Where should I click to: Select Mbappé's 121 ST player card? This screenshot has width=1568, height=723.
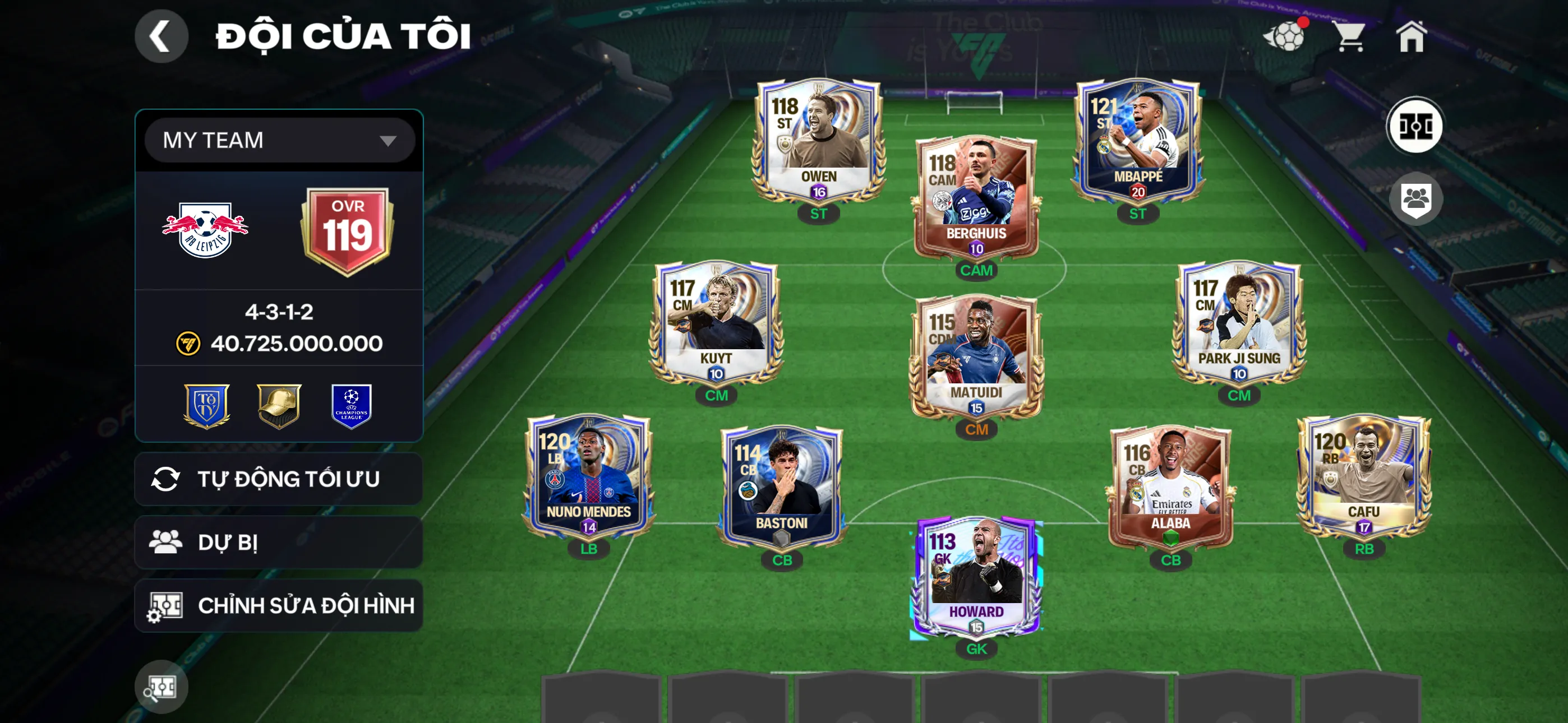pyautogui.click(x=1137, y=140)
